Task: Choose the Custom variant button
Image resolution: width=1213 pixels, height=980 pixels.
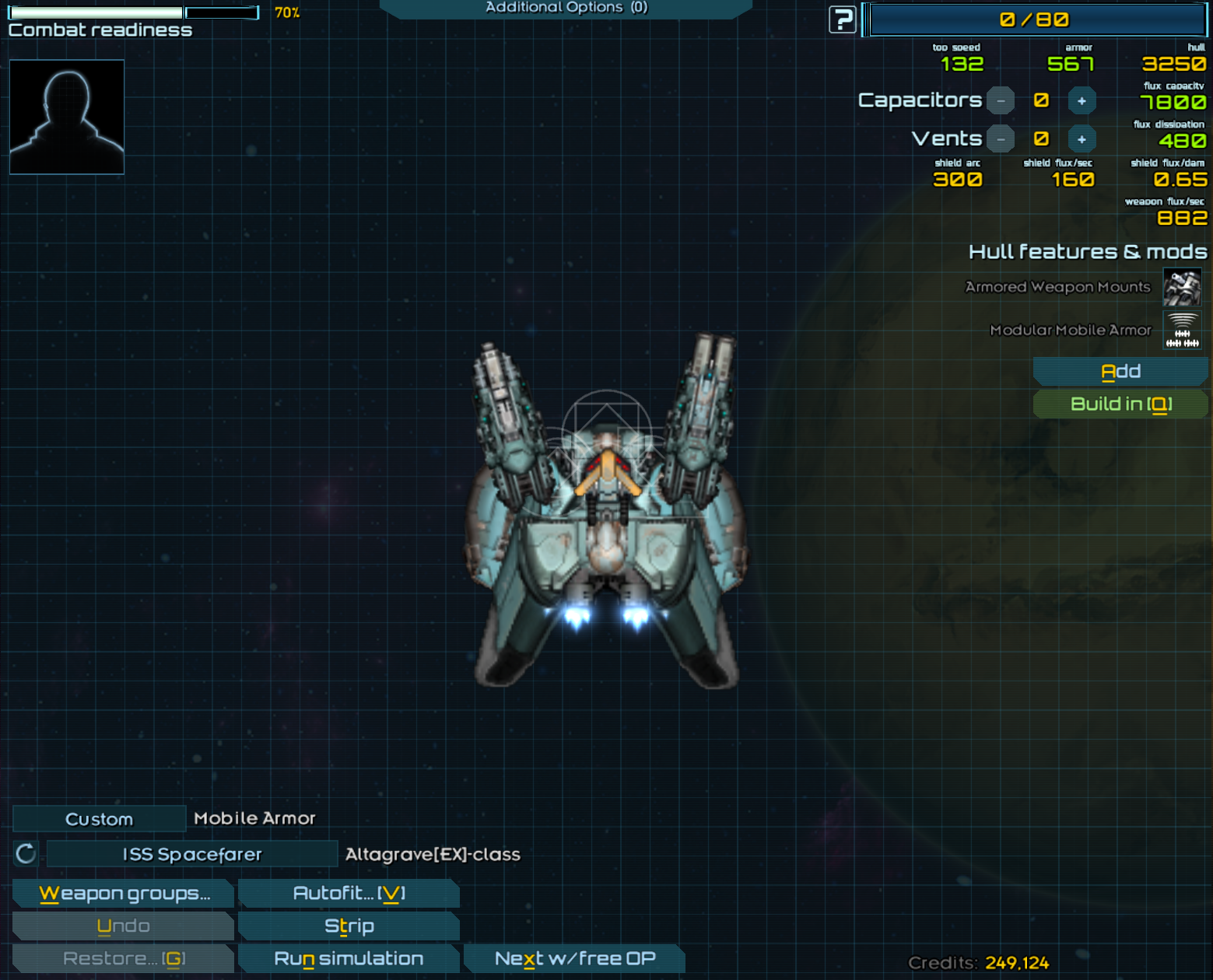Action: [x=99, y=819]
